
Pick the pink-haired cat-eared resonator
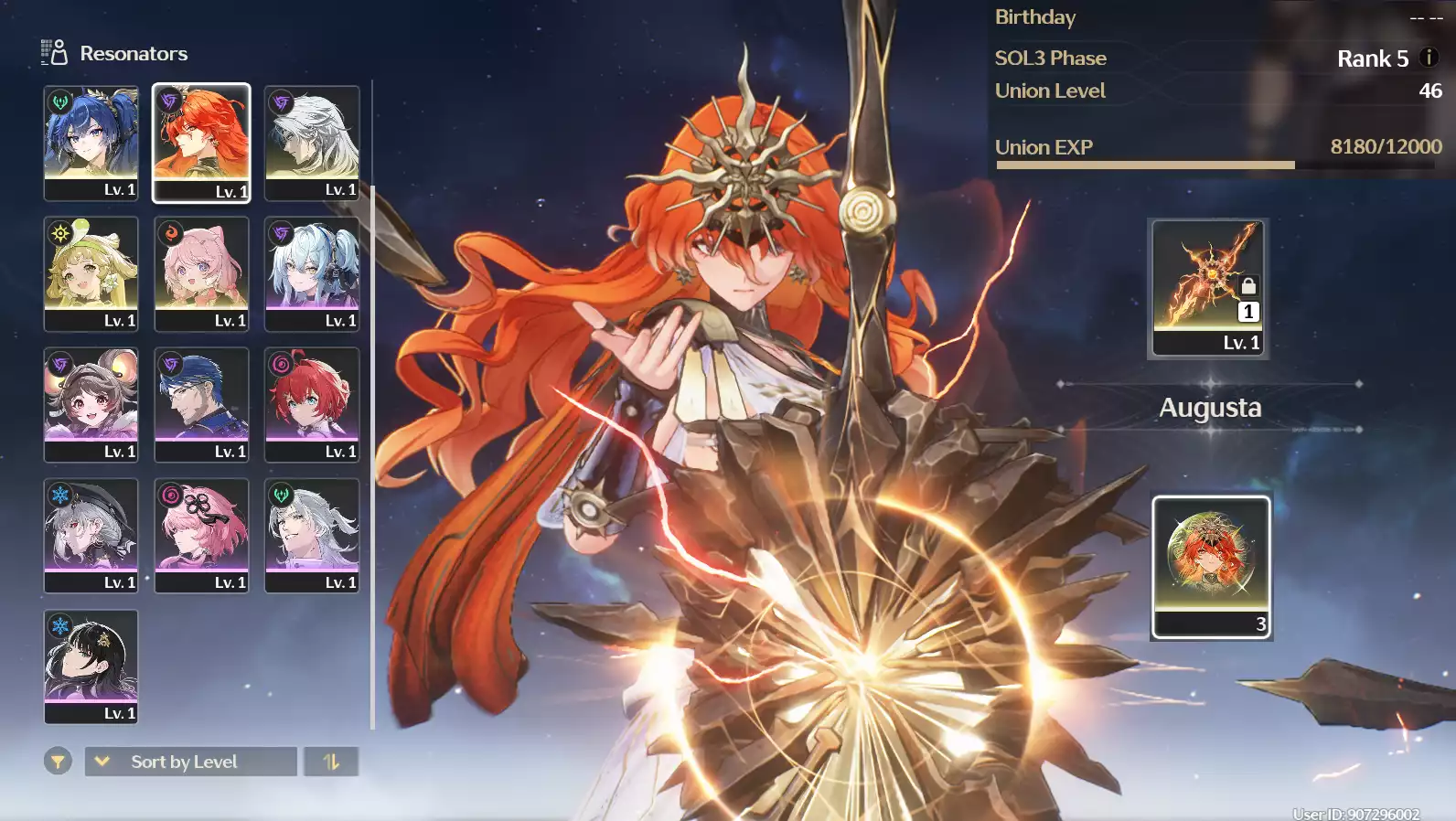click(201, 272)
